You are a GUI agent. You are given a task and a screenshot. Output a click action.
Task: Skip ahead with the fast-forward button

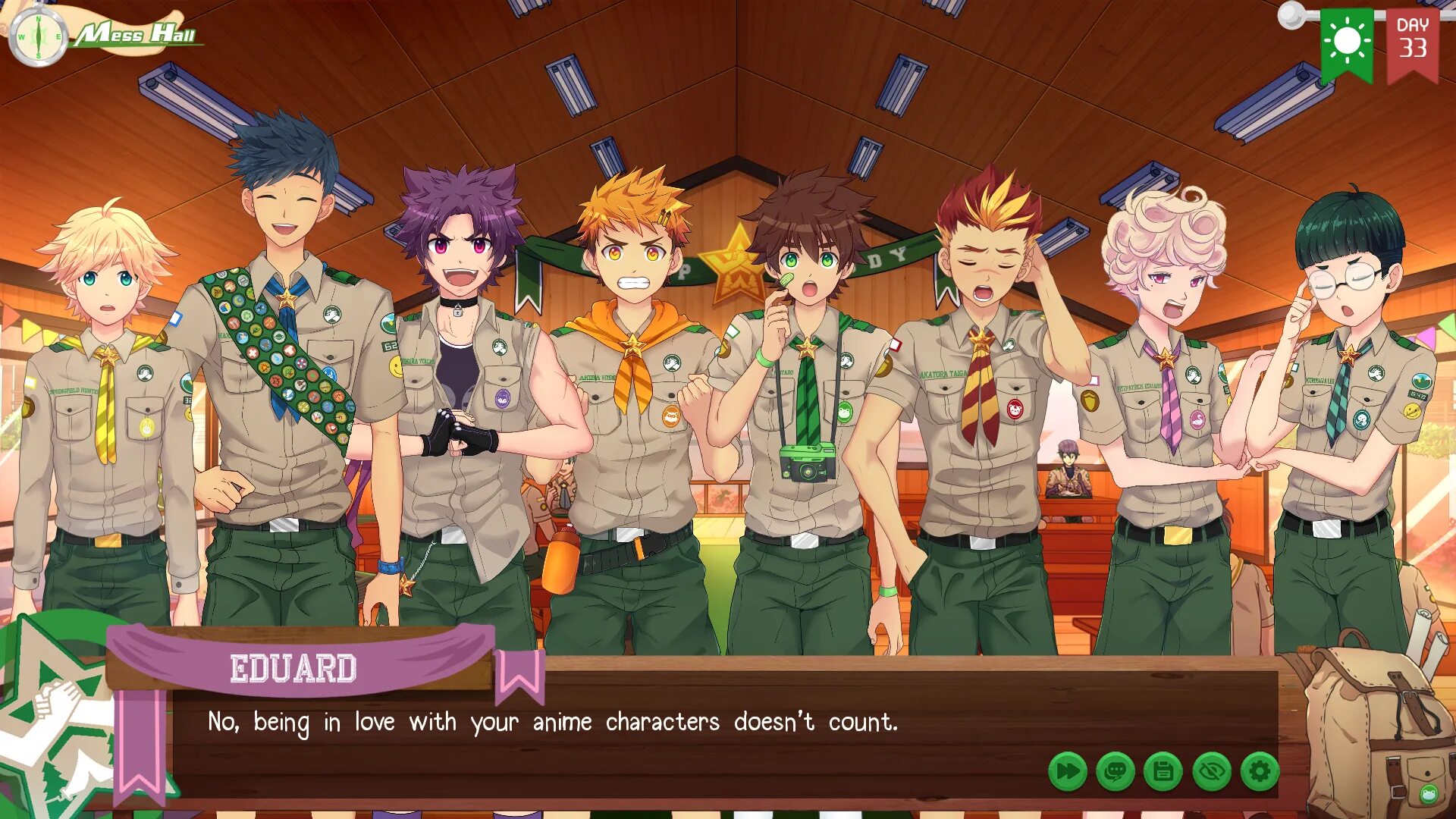click(1068, 772)
